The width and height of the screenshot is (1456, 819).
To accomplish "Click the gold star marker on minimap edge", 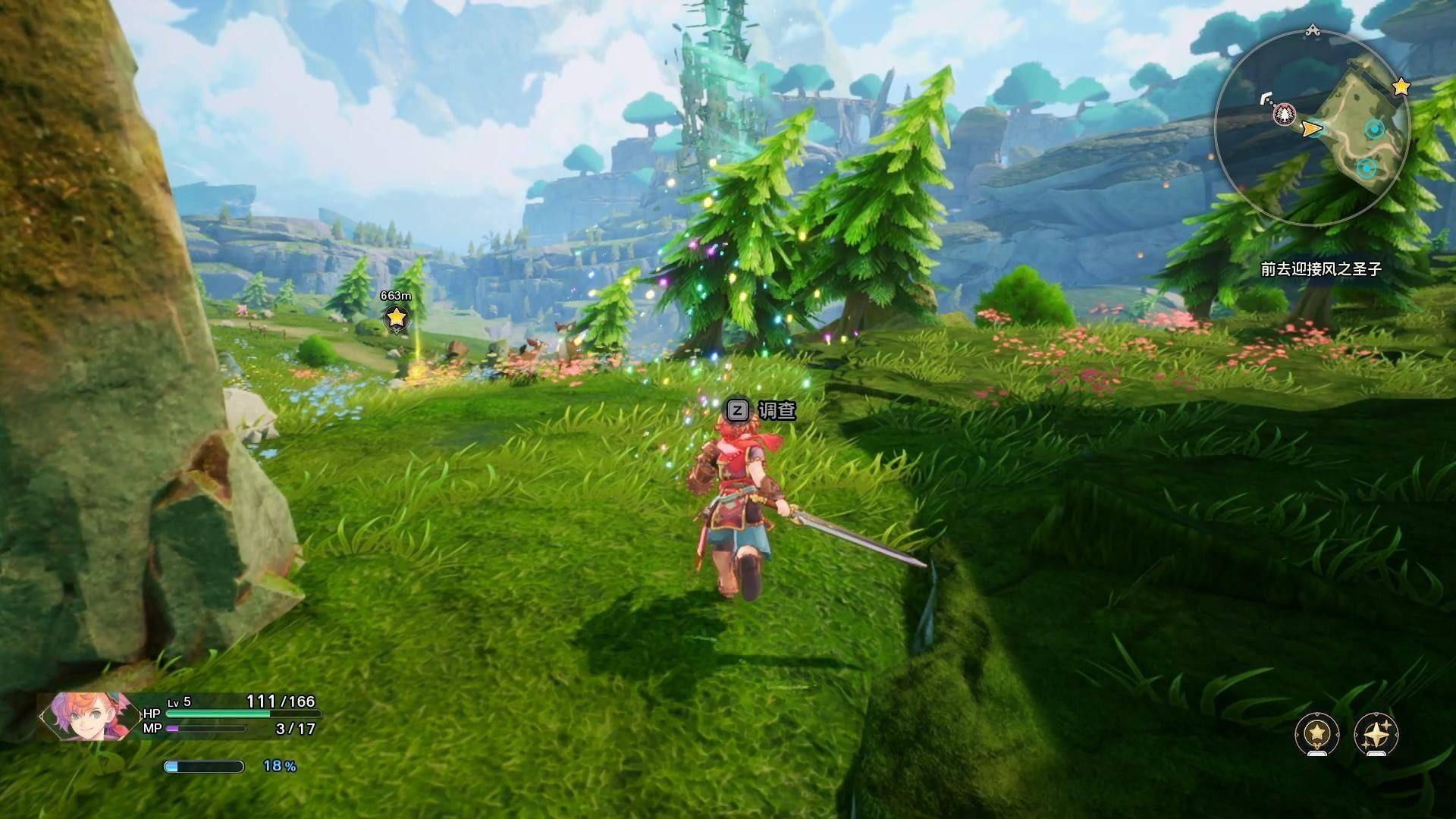I will (1401, 87).
